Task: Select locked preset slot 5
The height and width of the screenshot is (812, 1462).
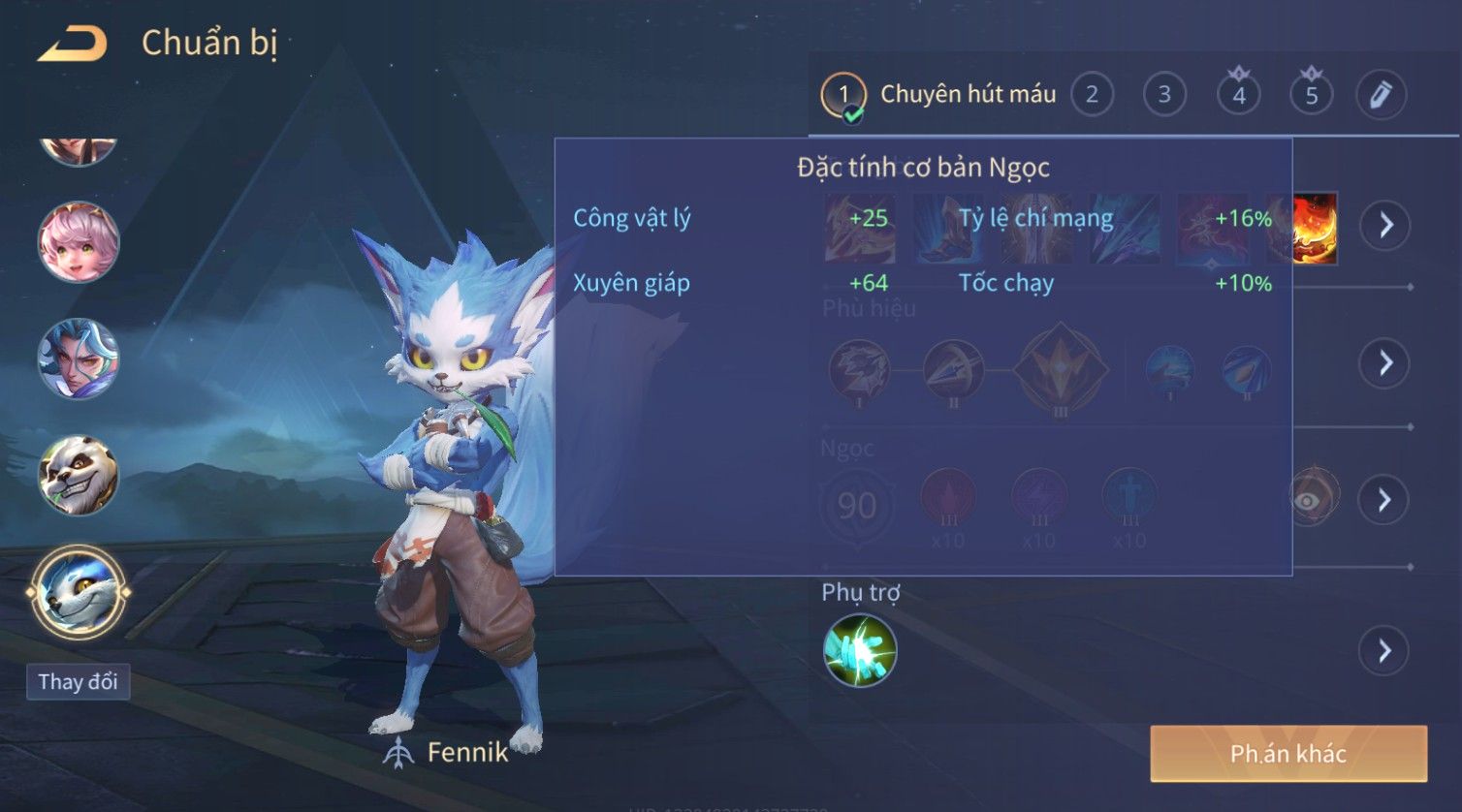Action: coord(1311,95)
